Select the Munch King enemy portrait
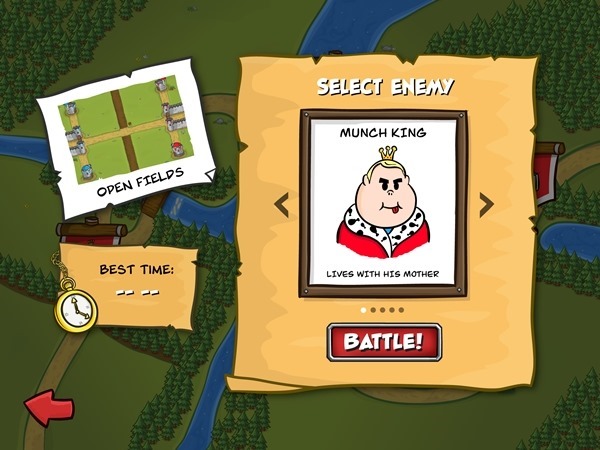 (x=383, y=204)
